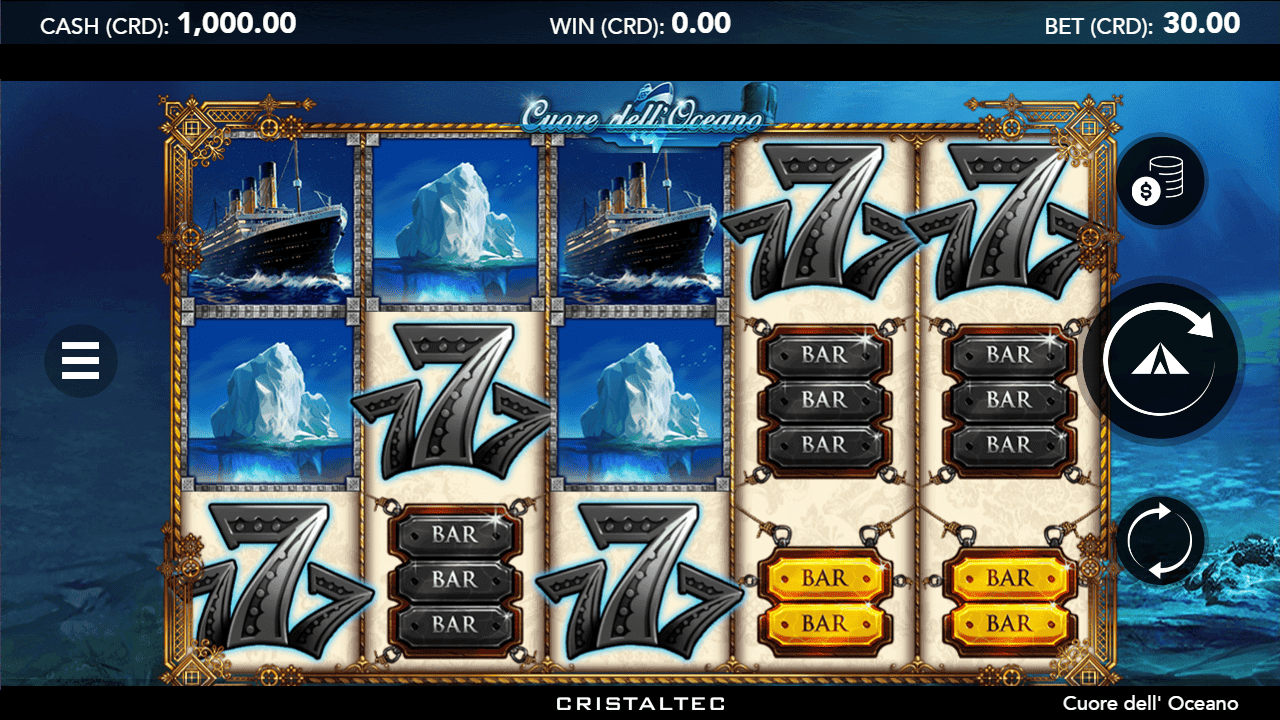Open the hamburger menu on the left
The image size is (1280, 720).
[81, 361]
